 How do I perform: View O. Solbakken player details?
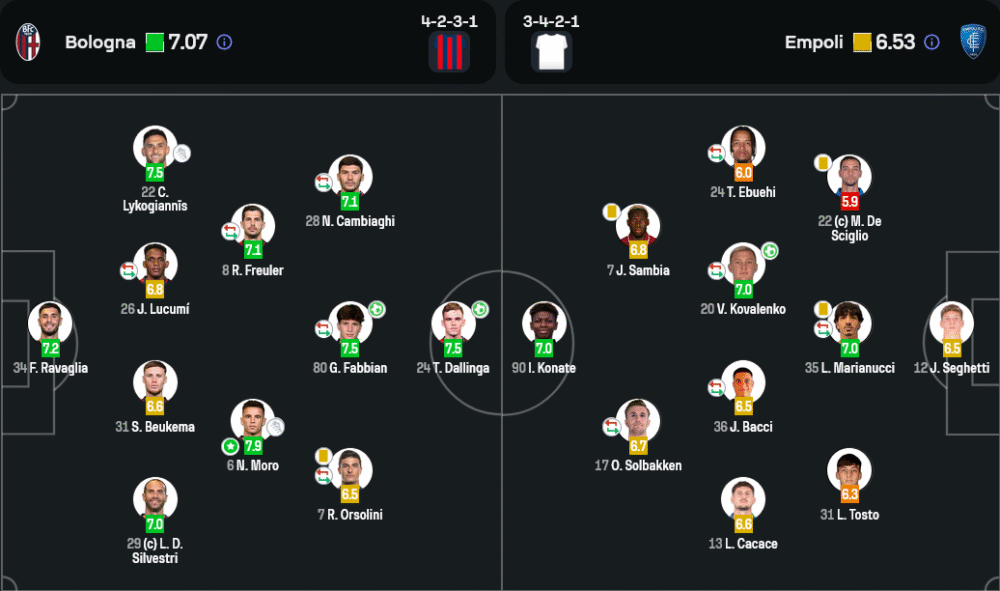coord(638,421)
